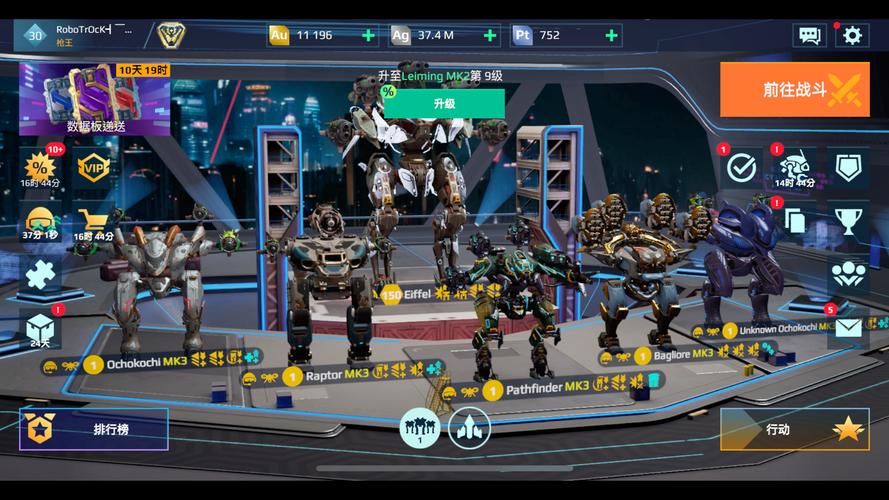The height and width of the screenshot is (500, 889).
Task: Click the green 升级 upgrade button
Action: (444, 103)
